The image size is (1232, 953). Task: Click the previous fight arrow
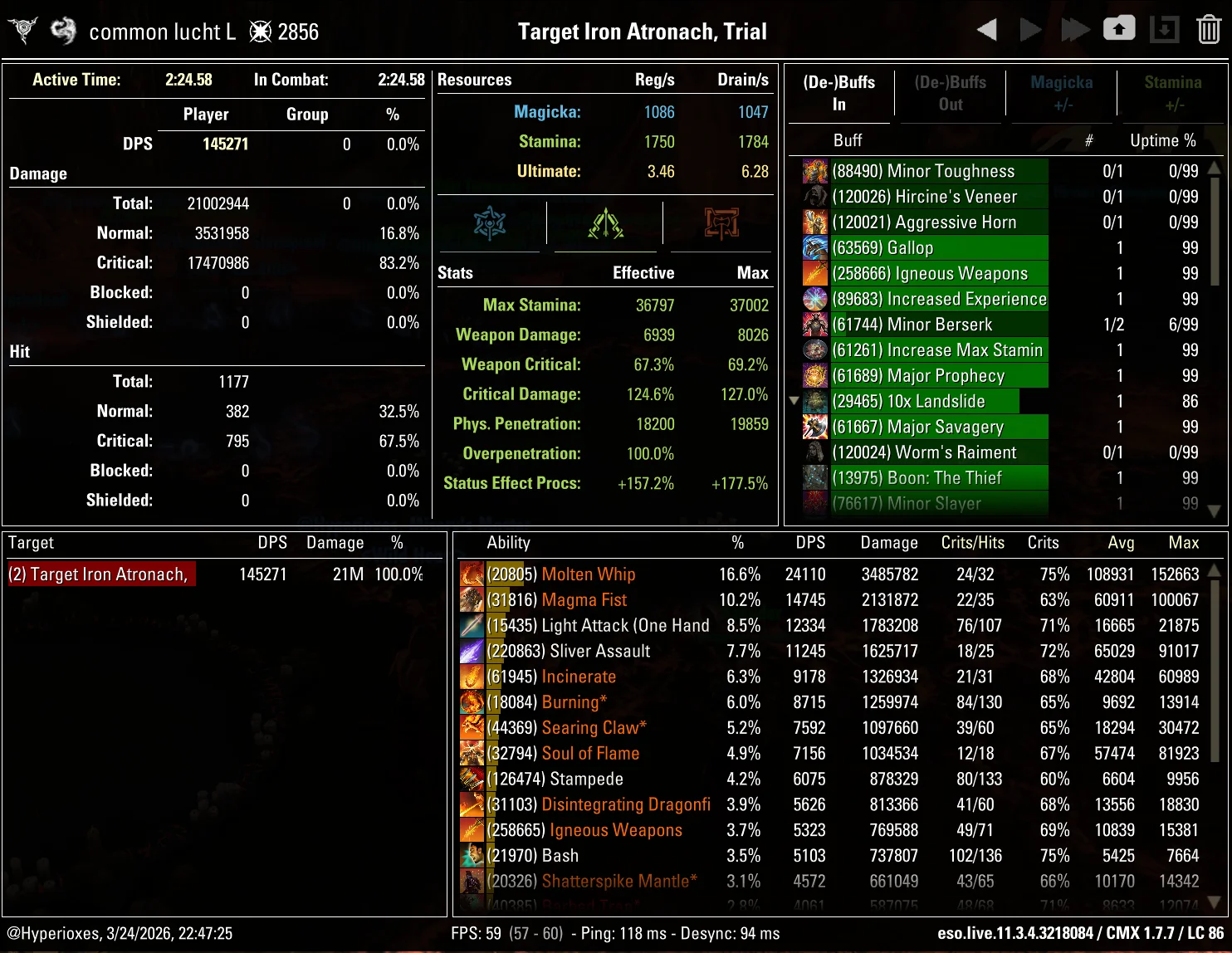987,27
